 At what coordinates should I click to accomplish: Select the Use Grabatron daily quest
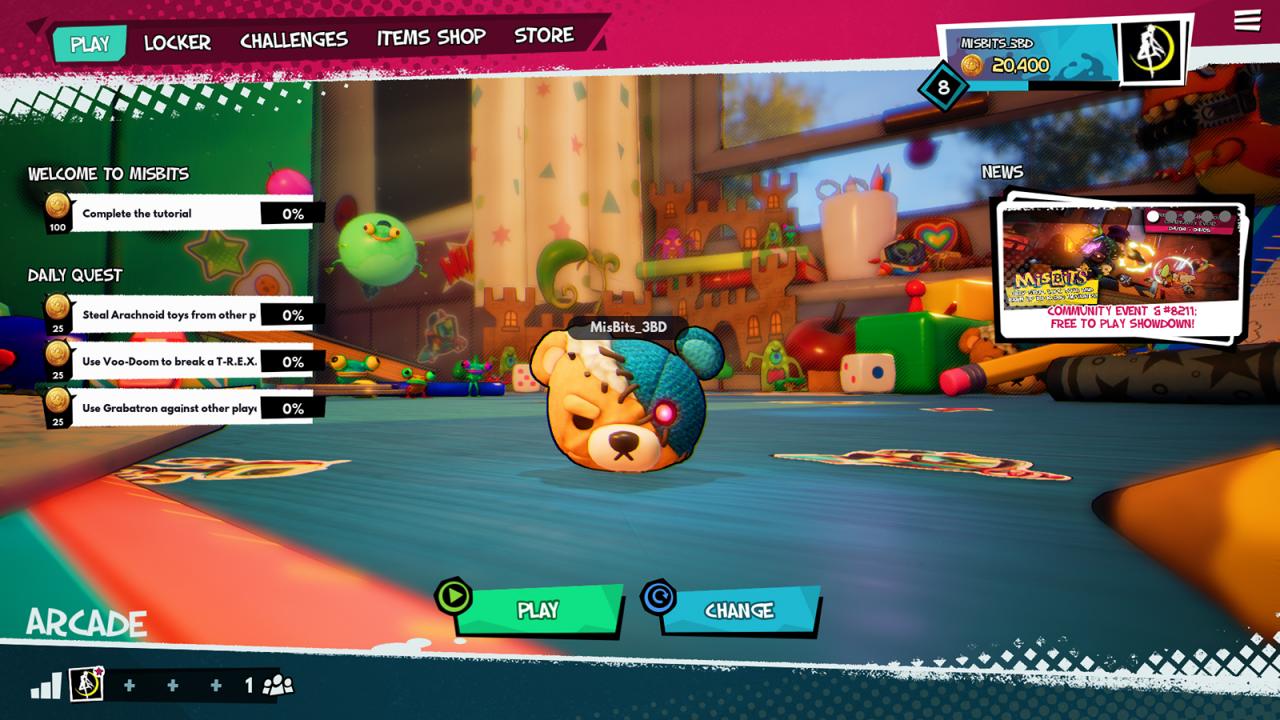170,408
